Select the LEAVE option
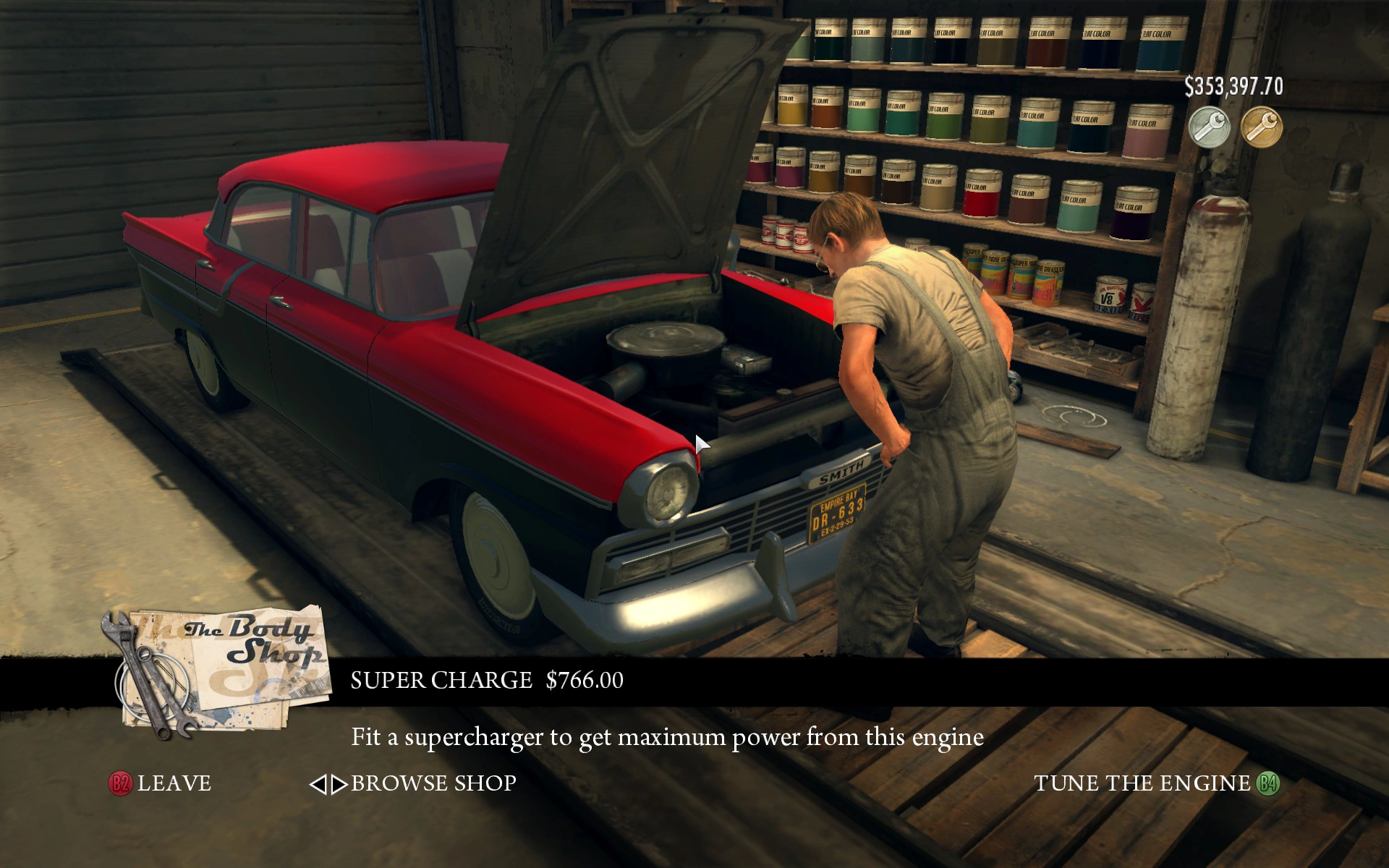 [174, 783]
